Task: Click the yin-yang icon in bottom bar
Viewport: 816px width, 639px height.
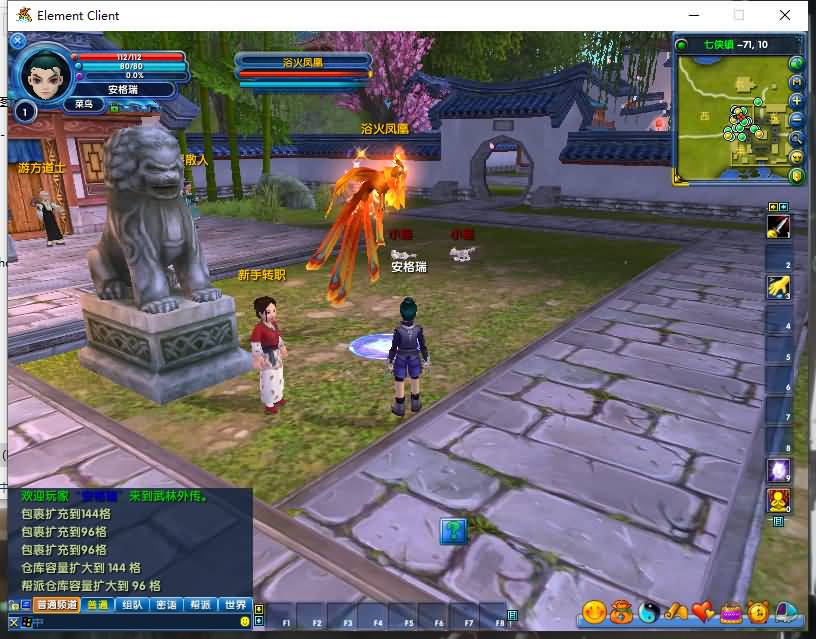Action: tap(650, 610)
